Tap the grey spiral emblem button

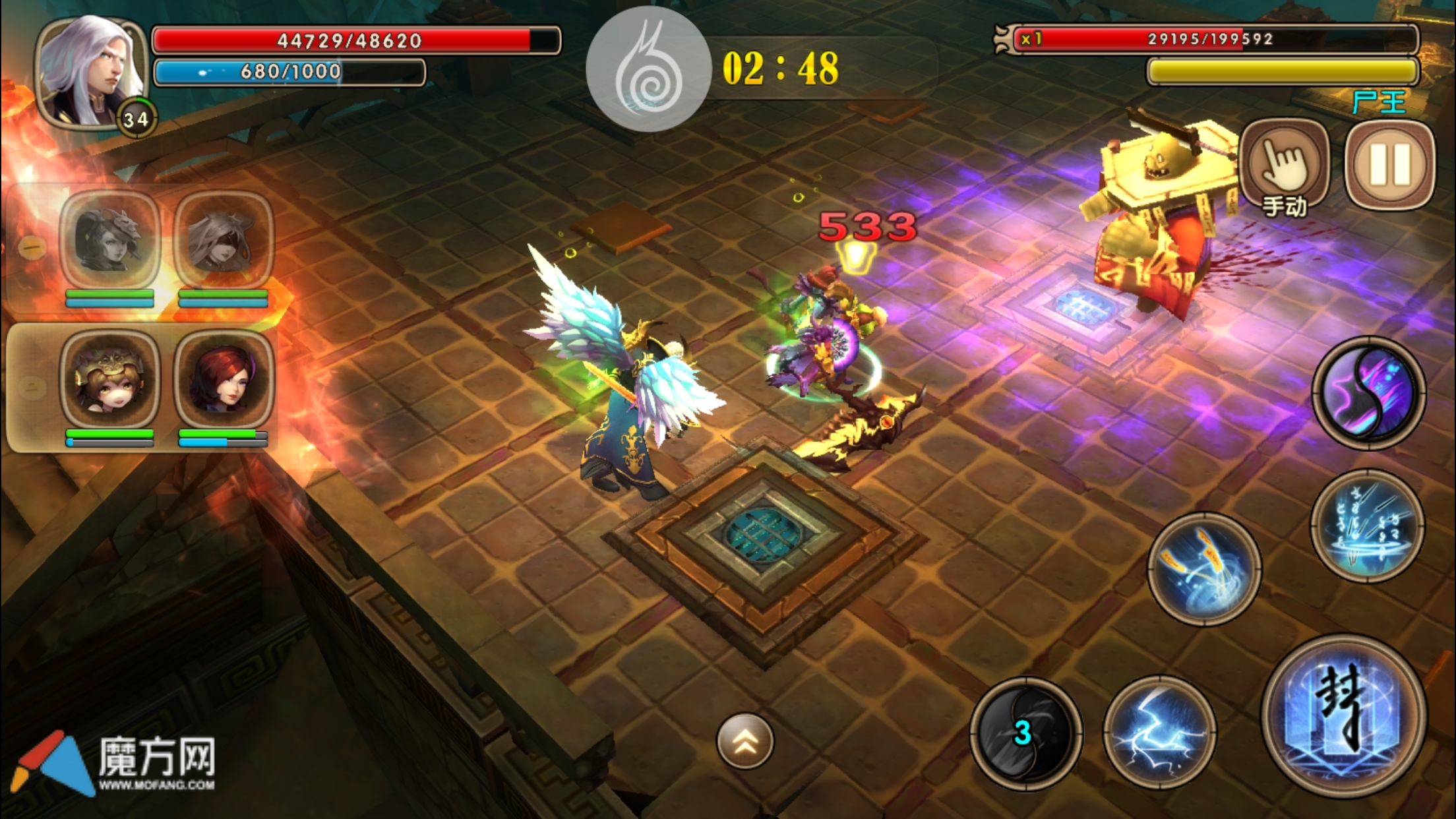click(648, 70)
